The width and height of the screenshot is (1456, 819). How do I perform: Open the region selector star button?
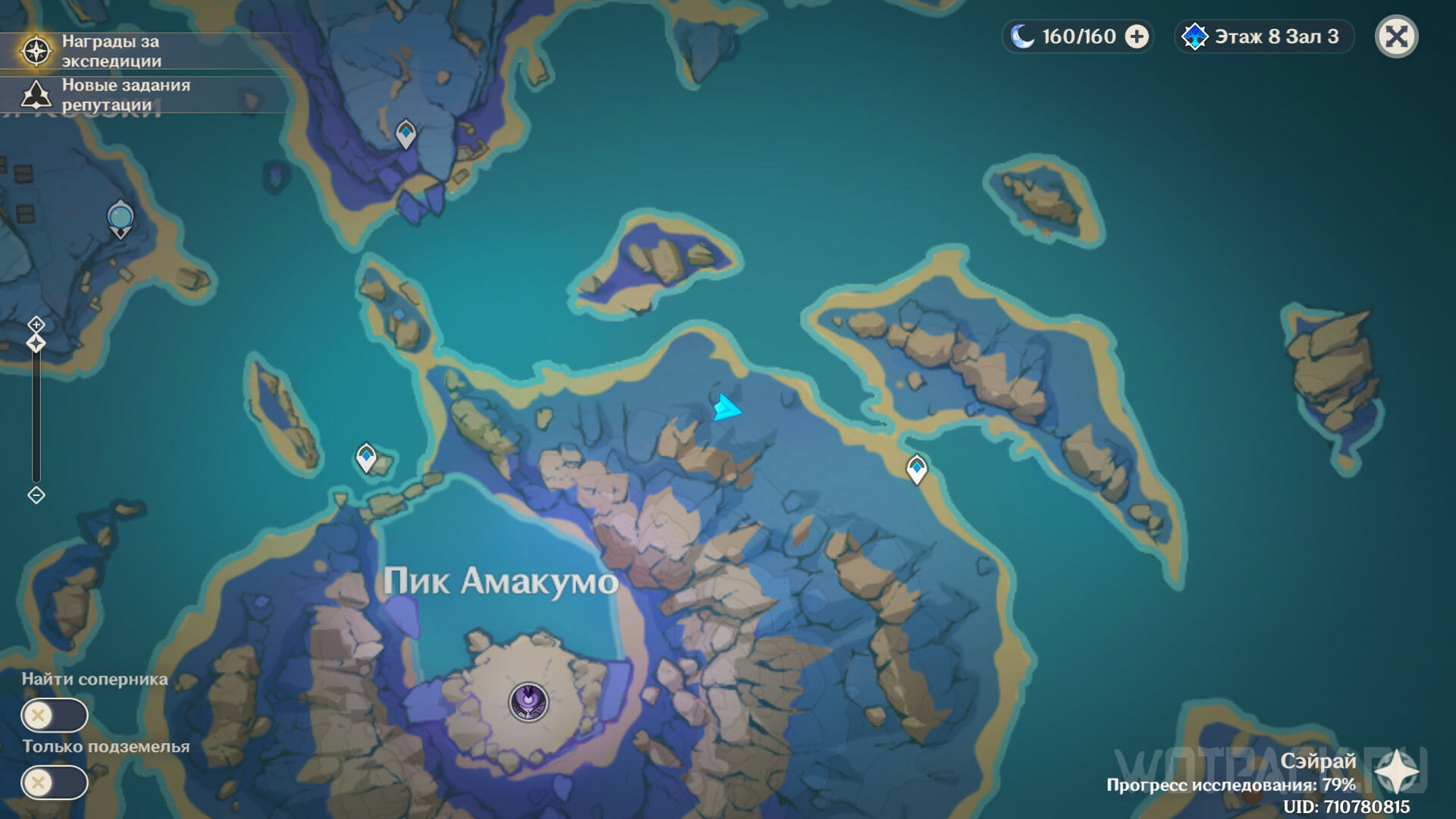[x=1396, y=772]
